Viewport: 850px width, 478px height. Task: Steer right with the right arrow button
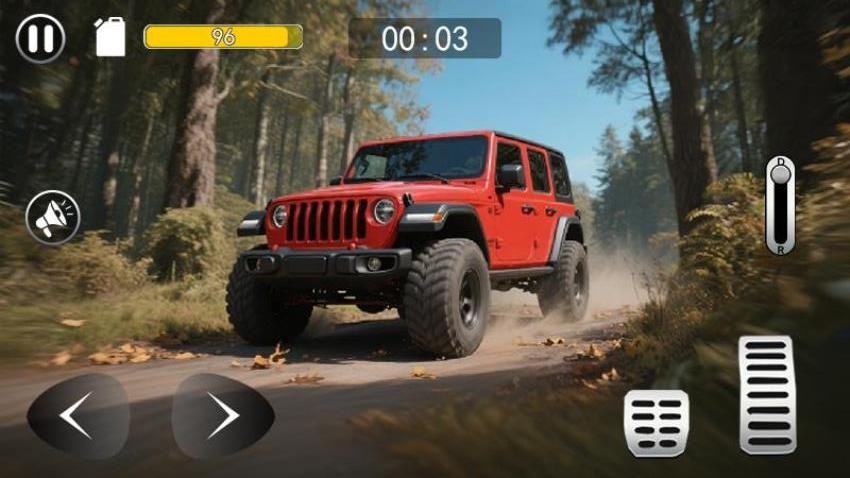click(223, 416)
